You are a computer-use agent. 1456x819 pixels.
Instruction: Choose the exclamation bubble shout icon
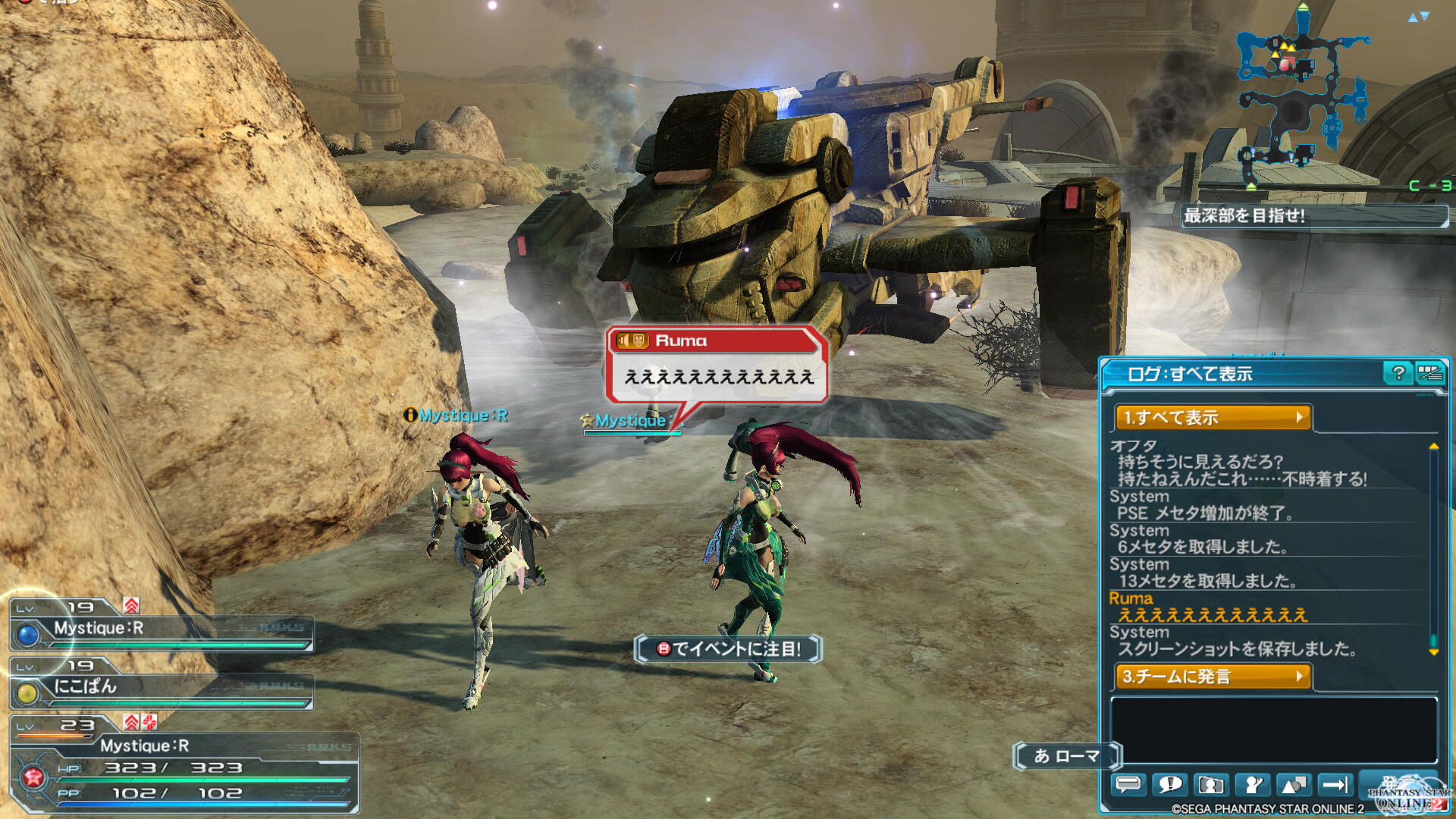click(1169, 784)
